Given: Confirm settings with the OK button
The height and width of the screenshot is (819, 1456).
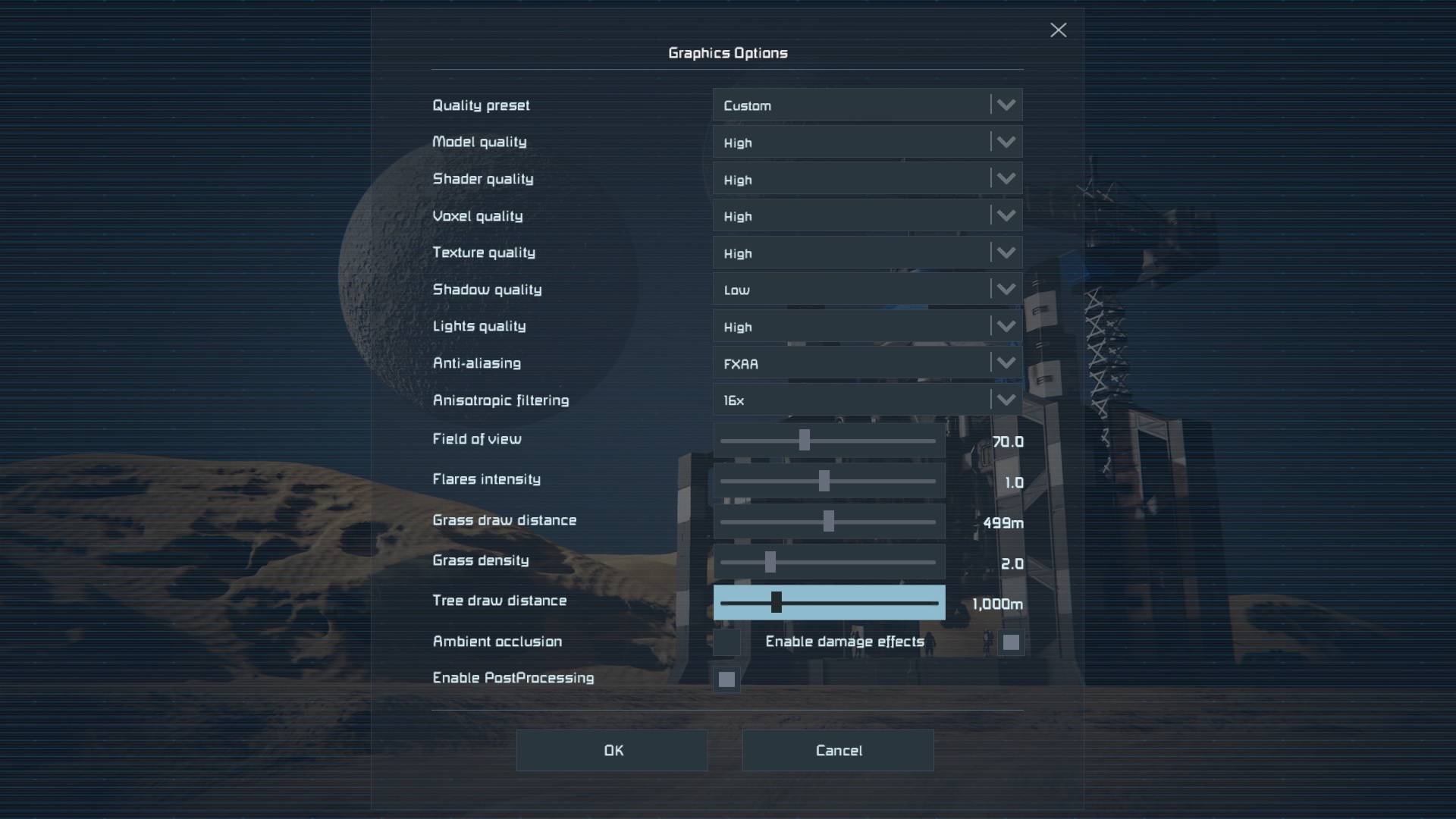Looking at the screenshot, I should point(612,751).
